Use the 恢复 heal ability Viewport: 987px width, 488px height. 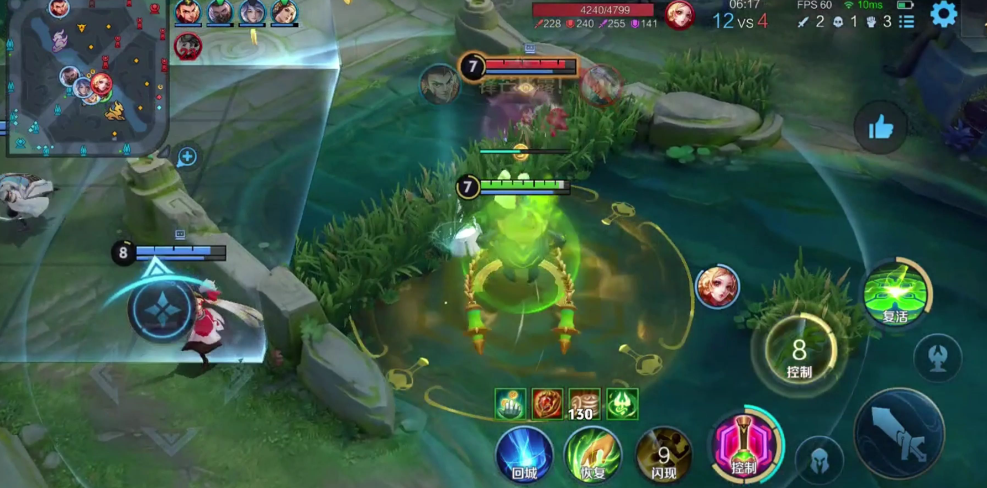coord(593,454)
